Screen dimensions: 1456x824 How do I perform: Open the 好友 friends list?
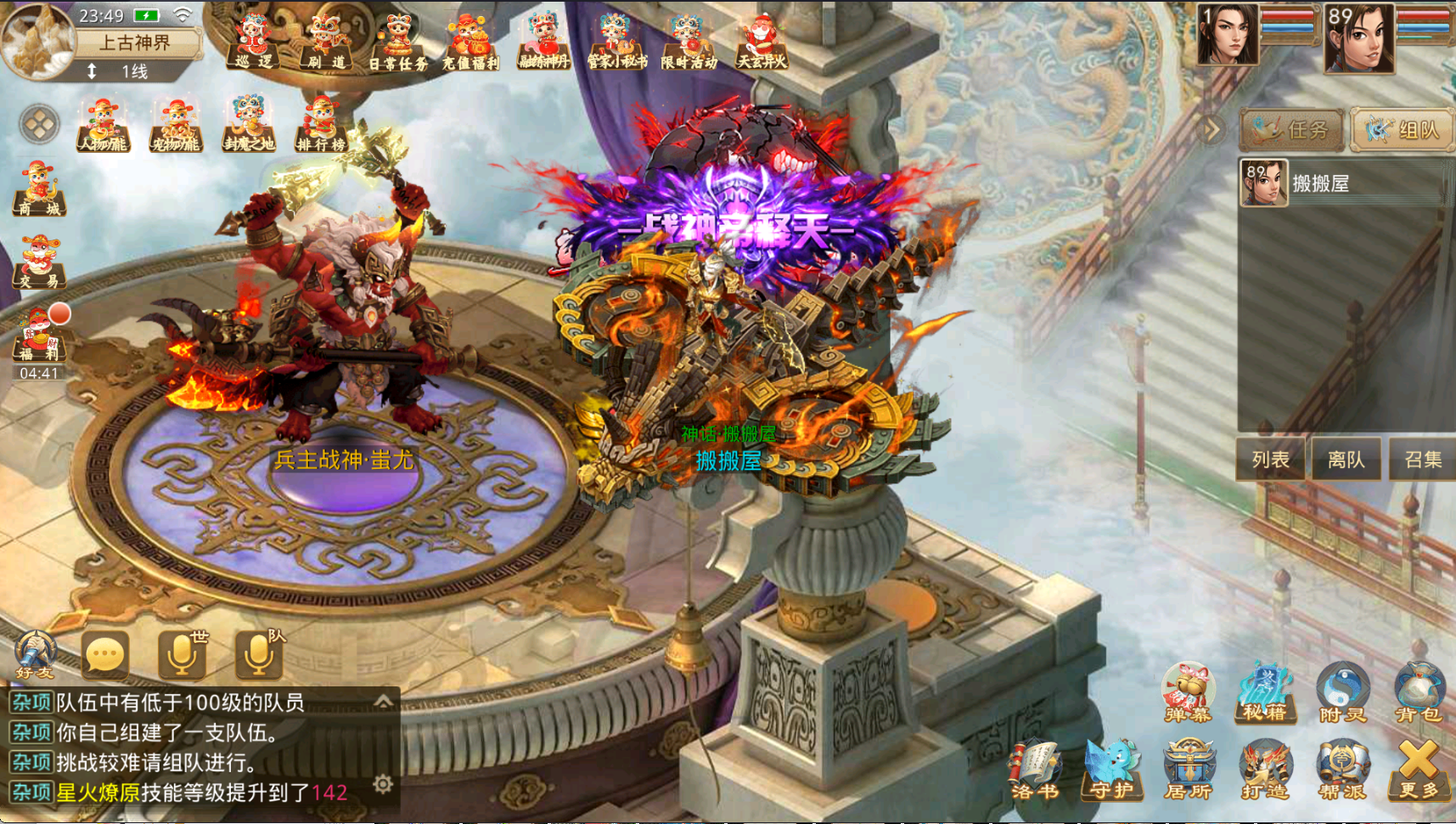tap(34, 656)
